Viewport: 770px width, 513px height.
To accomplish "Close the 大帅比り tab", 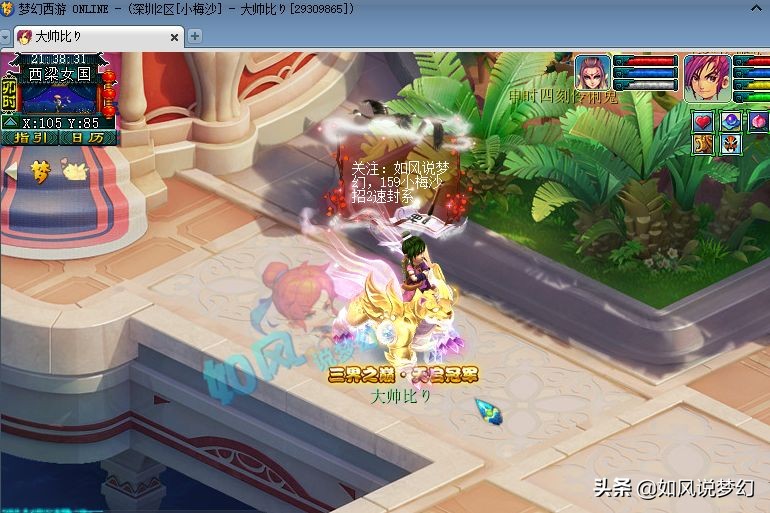I will tap(174, 37).
